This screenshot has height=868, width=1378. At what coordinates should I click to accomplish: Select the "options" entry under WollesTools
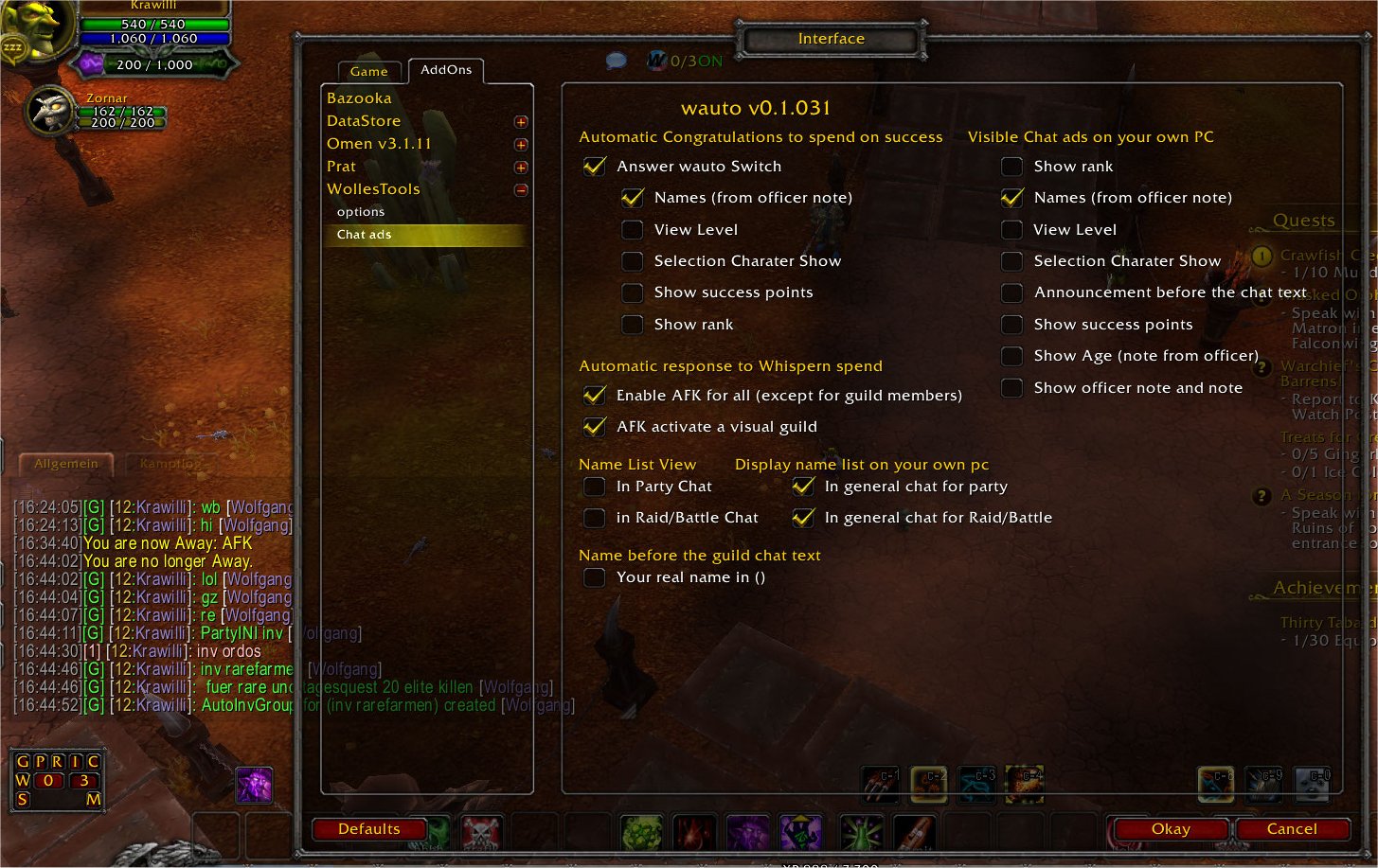360,211
